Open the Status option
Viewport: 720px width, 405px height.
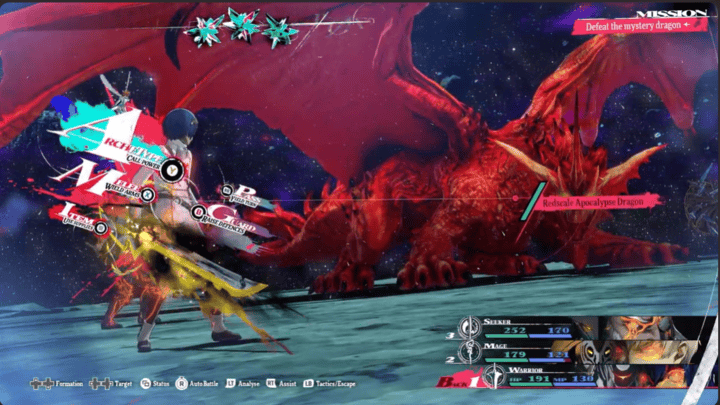coord(156,383)
